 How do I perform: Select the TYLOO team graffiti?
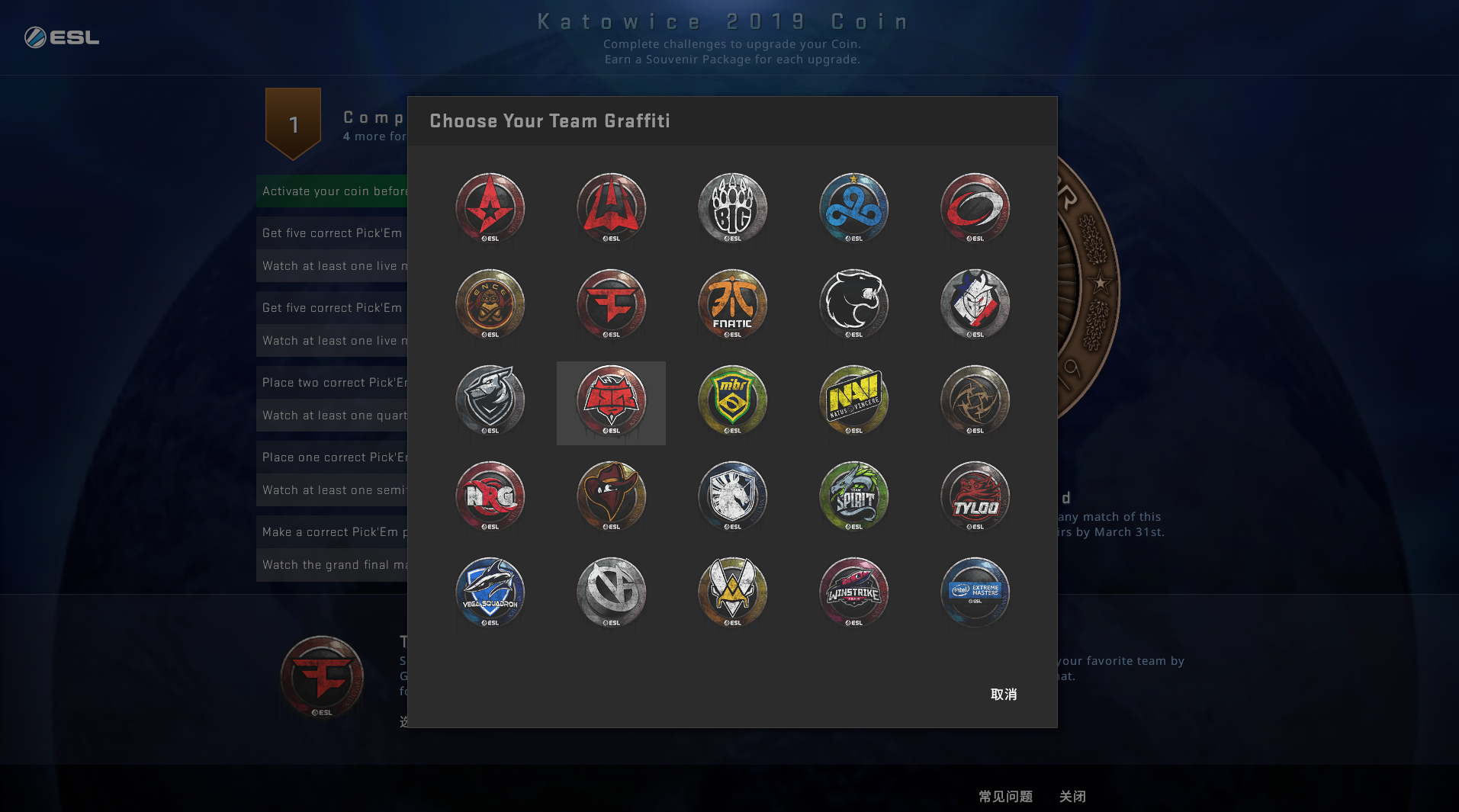tap(975, 497)
